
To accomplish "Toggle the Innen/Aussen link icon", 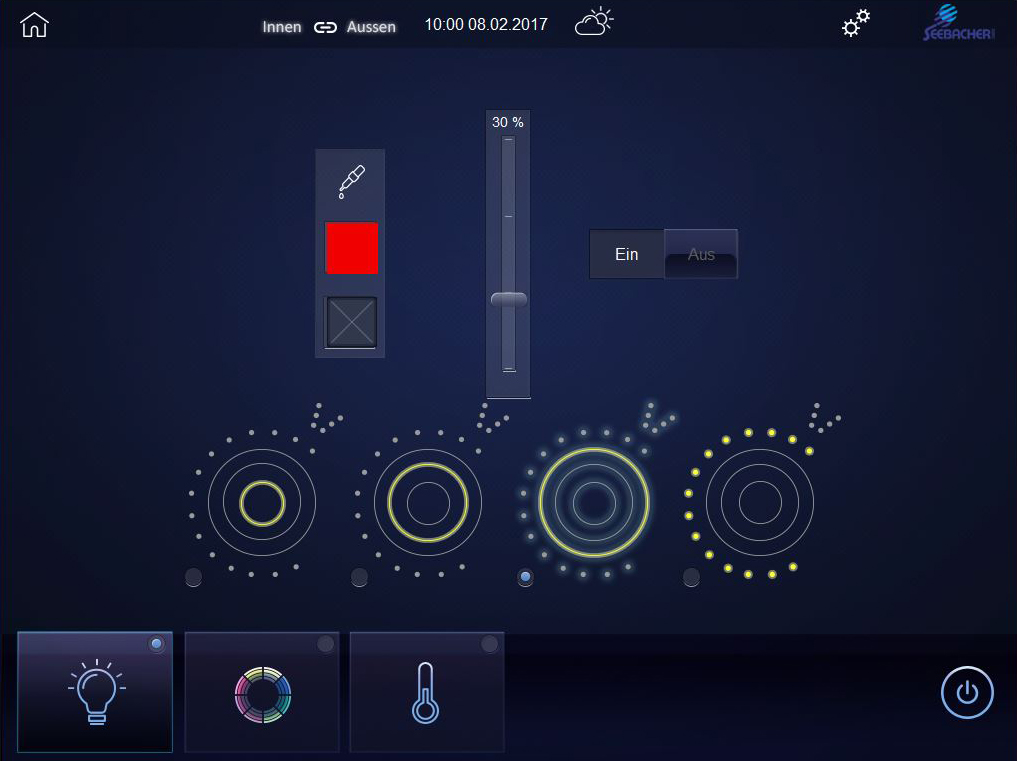I will (x=325, y=27).
